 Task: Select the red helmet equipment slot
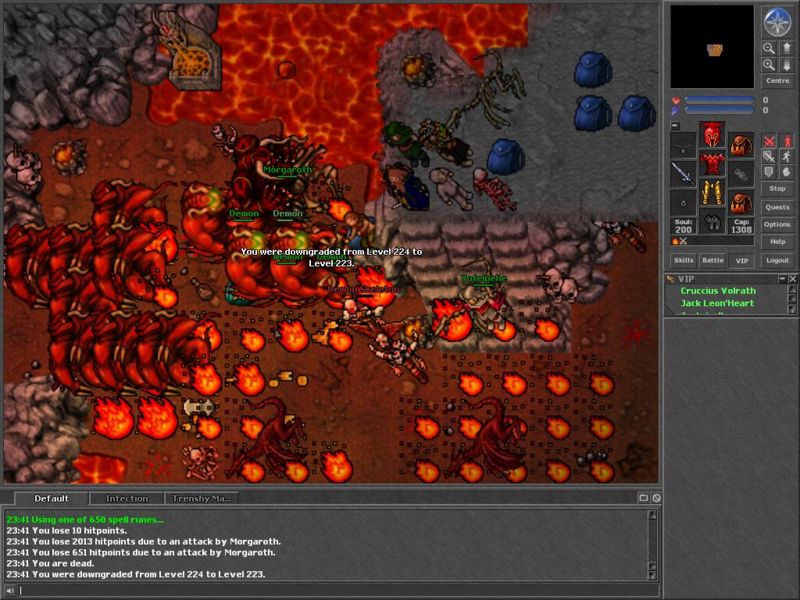(x=712, y=135)
